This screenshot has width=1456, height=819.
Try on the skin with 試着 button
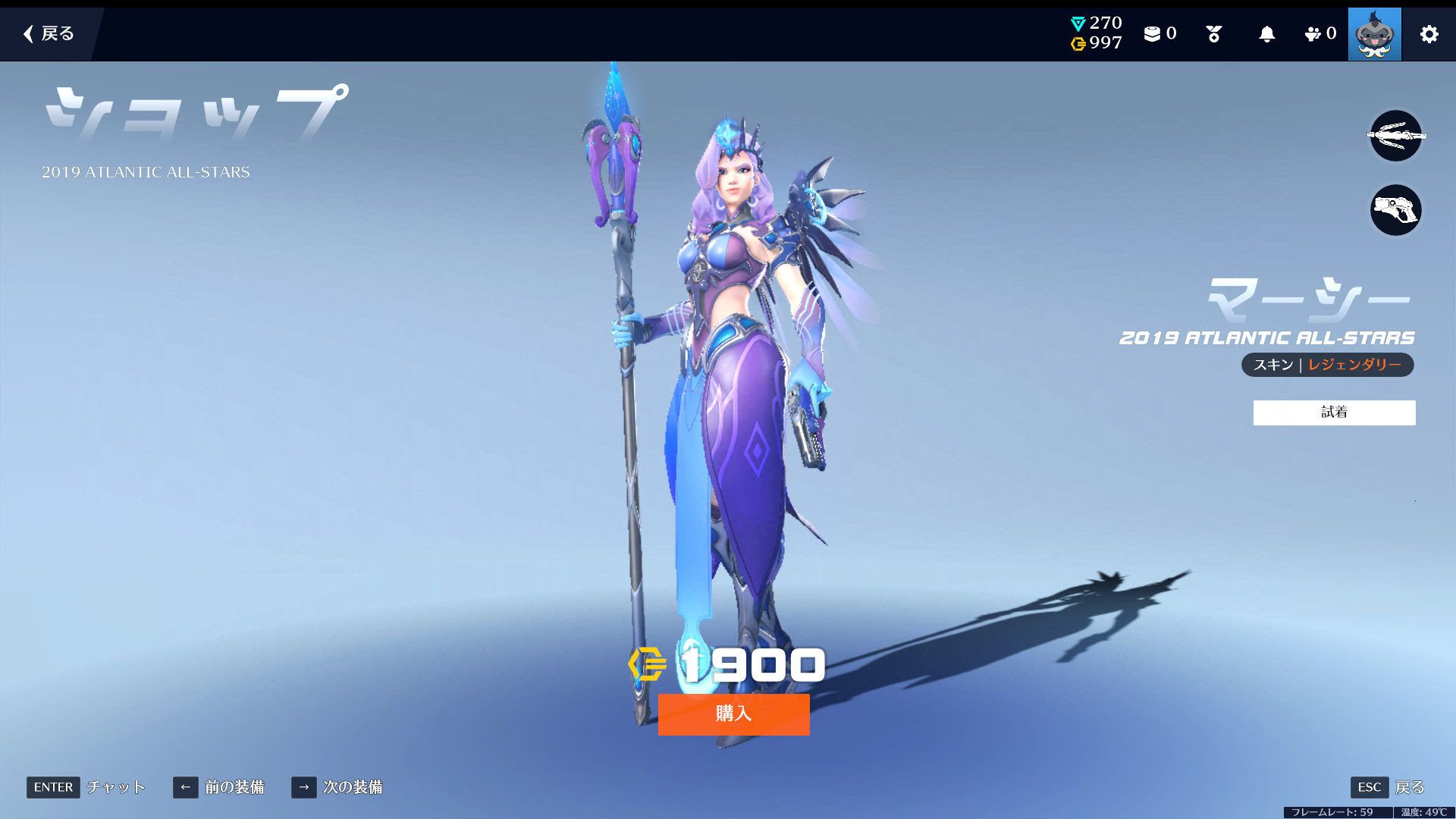tap(1334, 413)
